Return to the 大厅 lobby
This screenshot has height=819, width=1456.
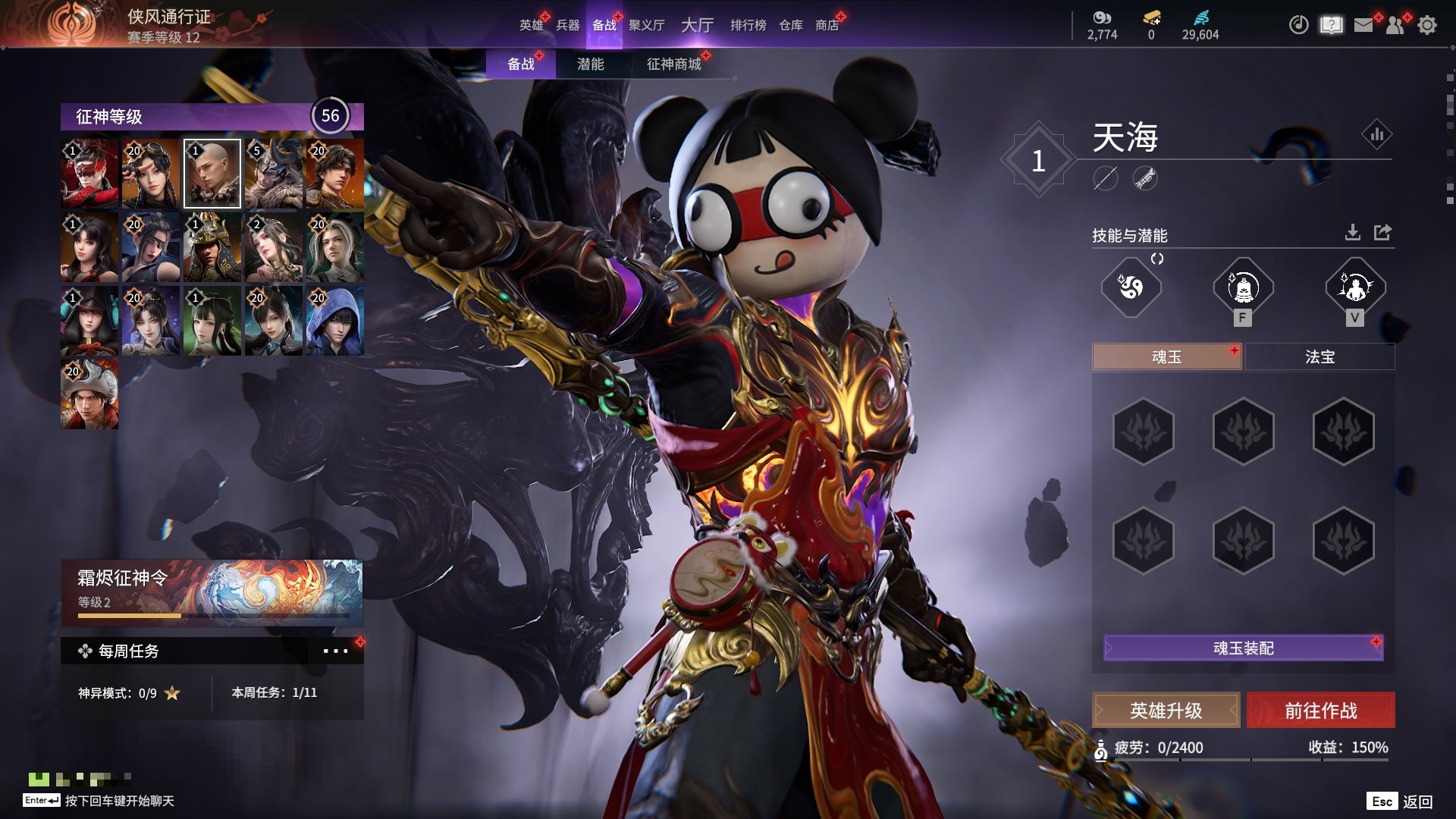[x=697, y=25]
